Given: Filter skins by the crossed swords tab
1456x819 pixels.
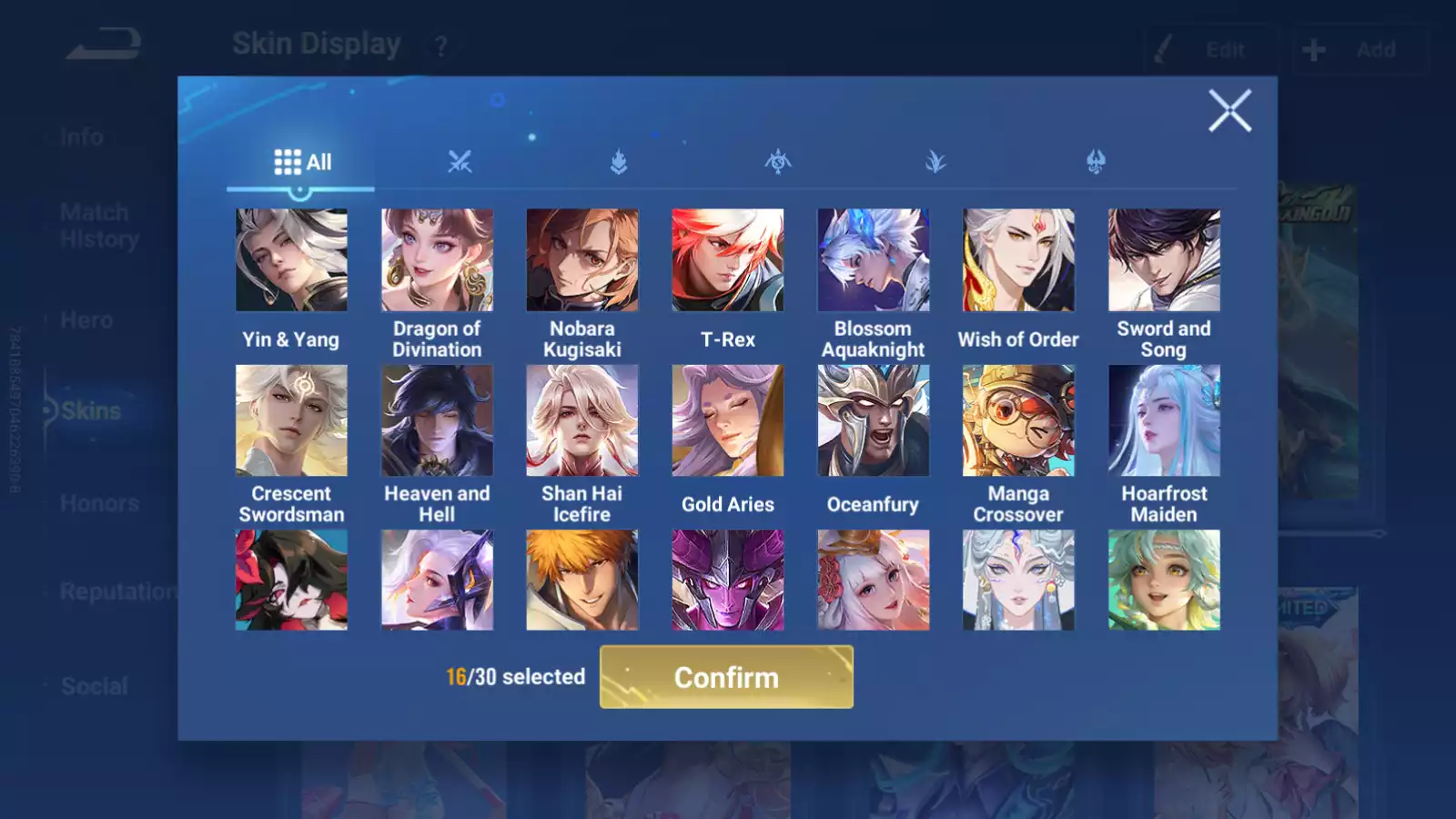Looking at the screenshot, I should click(460, 163).
